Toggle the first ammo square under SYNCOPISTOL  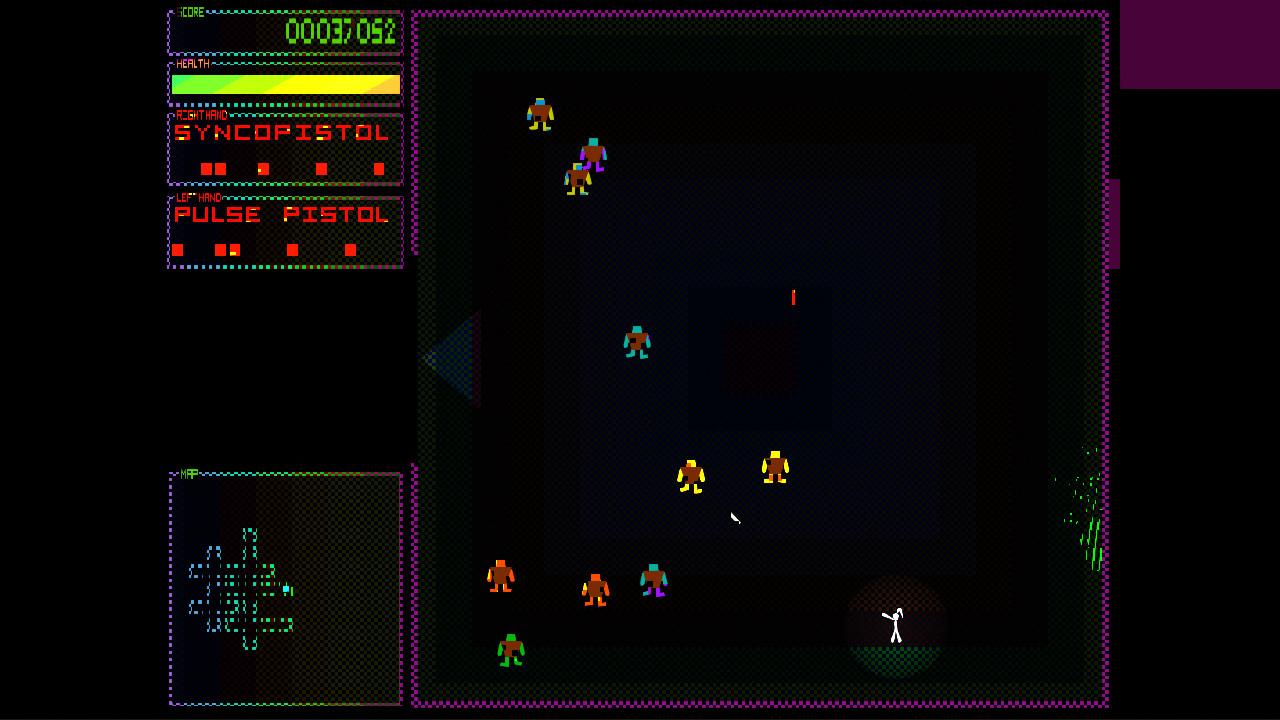(x=208, y=168)
